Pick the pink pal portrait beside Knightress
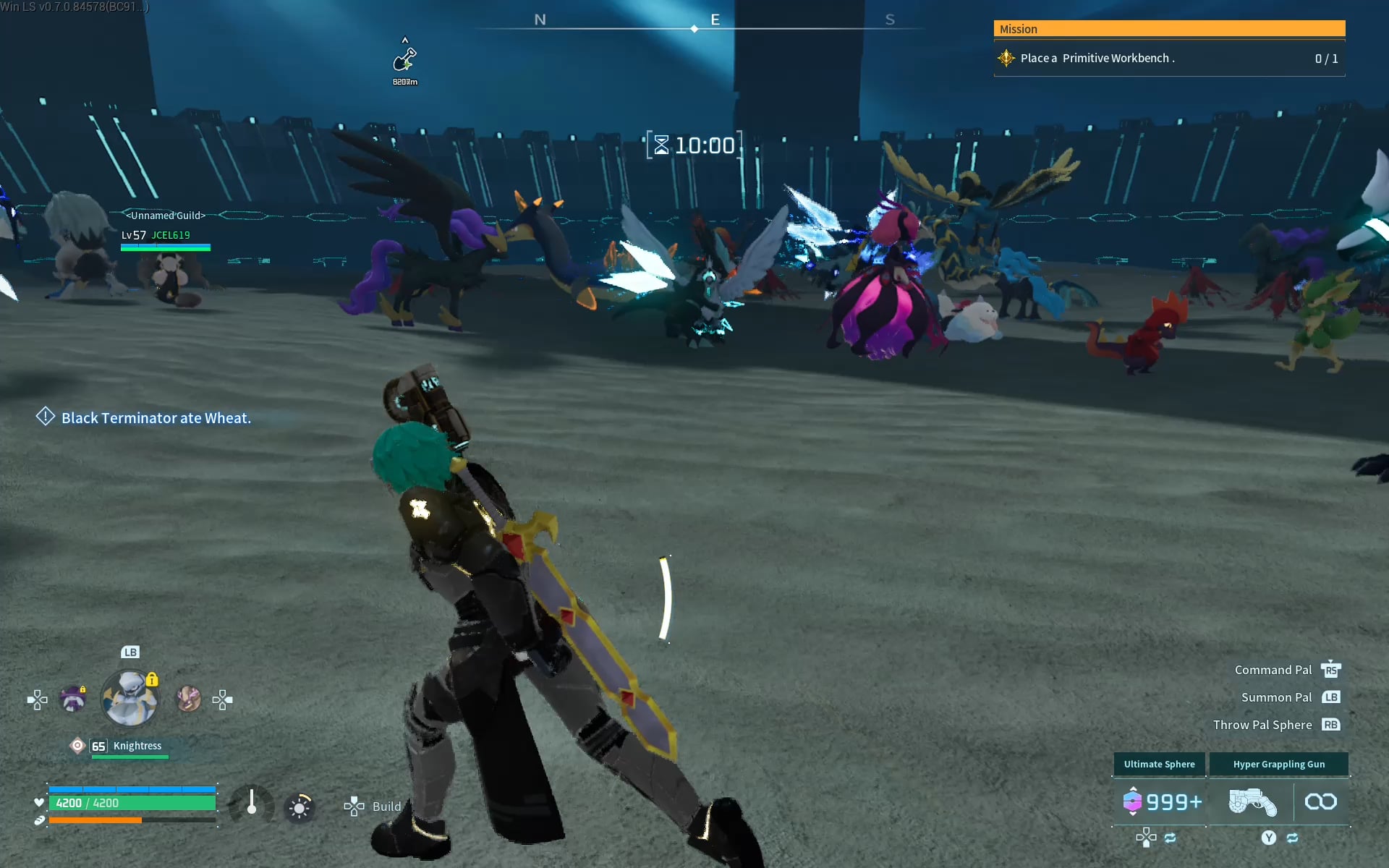1389x868 pixels. (x=188, y=699)
